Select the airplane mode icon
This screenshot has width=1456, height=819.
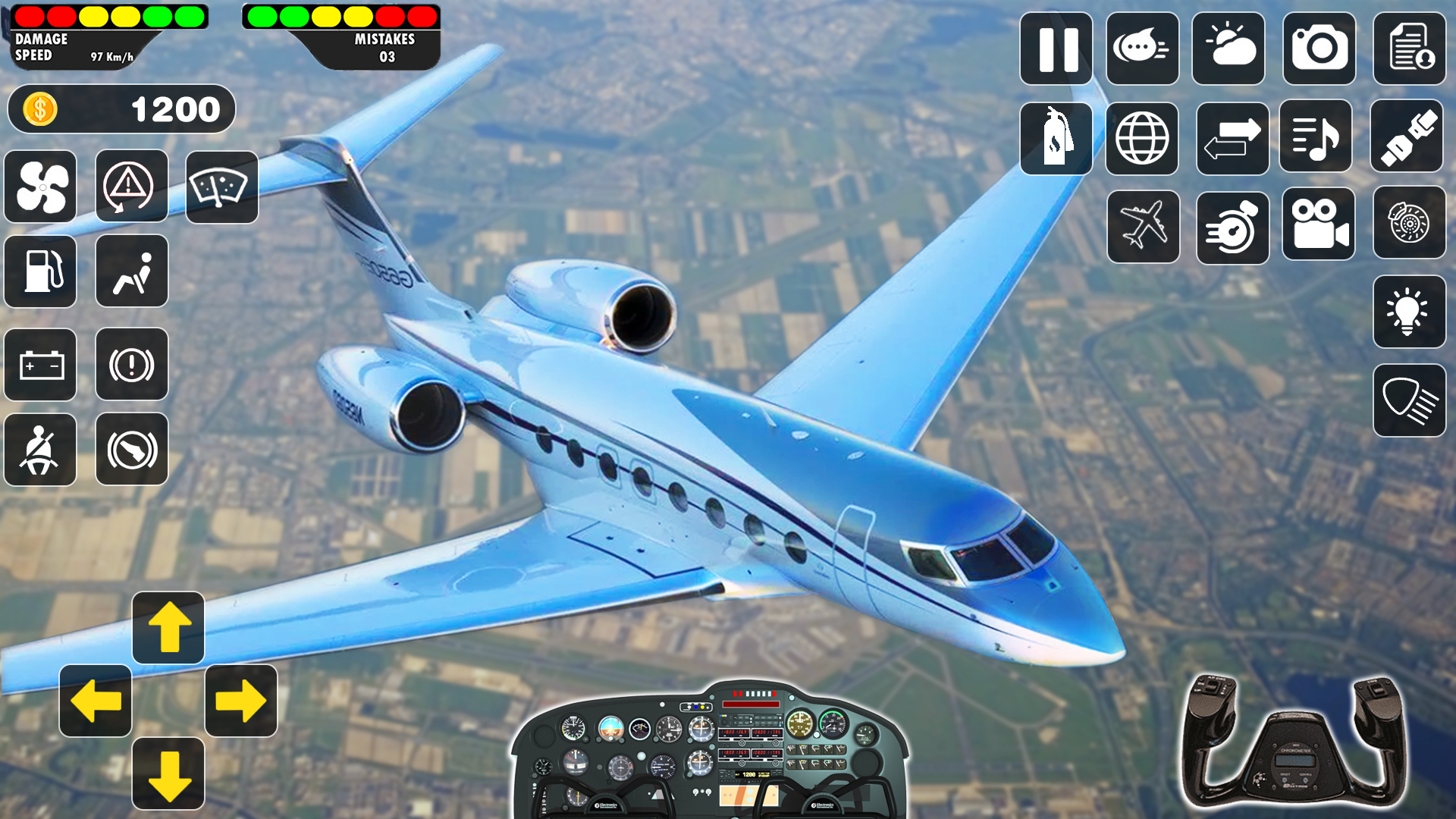pyautogui.click(x=1142, y=226)
